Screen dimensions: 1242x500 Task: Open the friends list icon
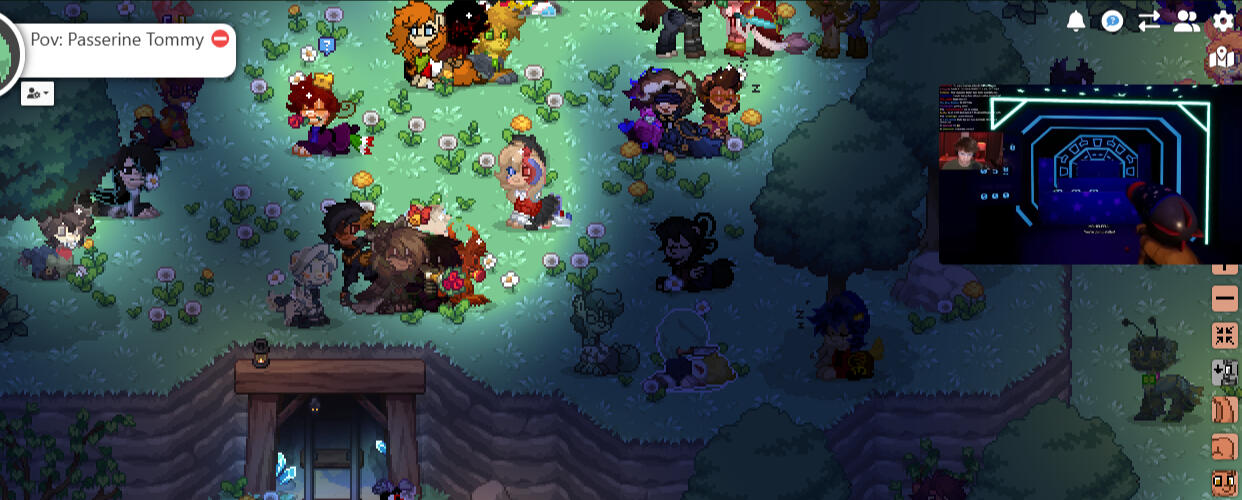pos(1186,21)
